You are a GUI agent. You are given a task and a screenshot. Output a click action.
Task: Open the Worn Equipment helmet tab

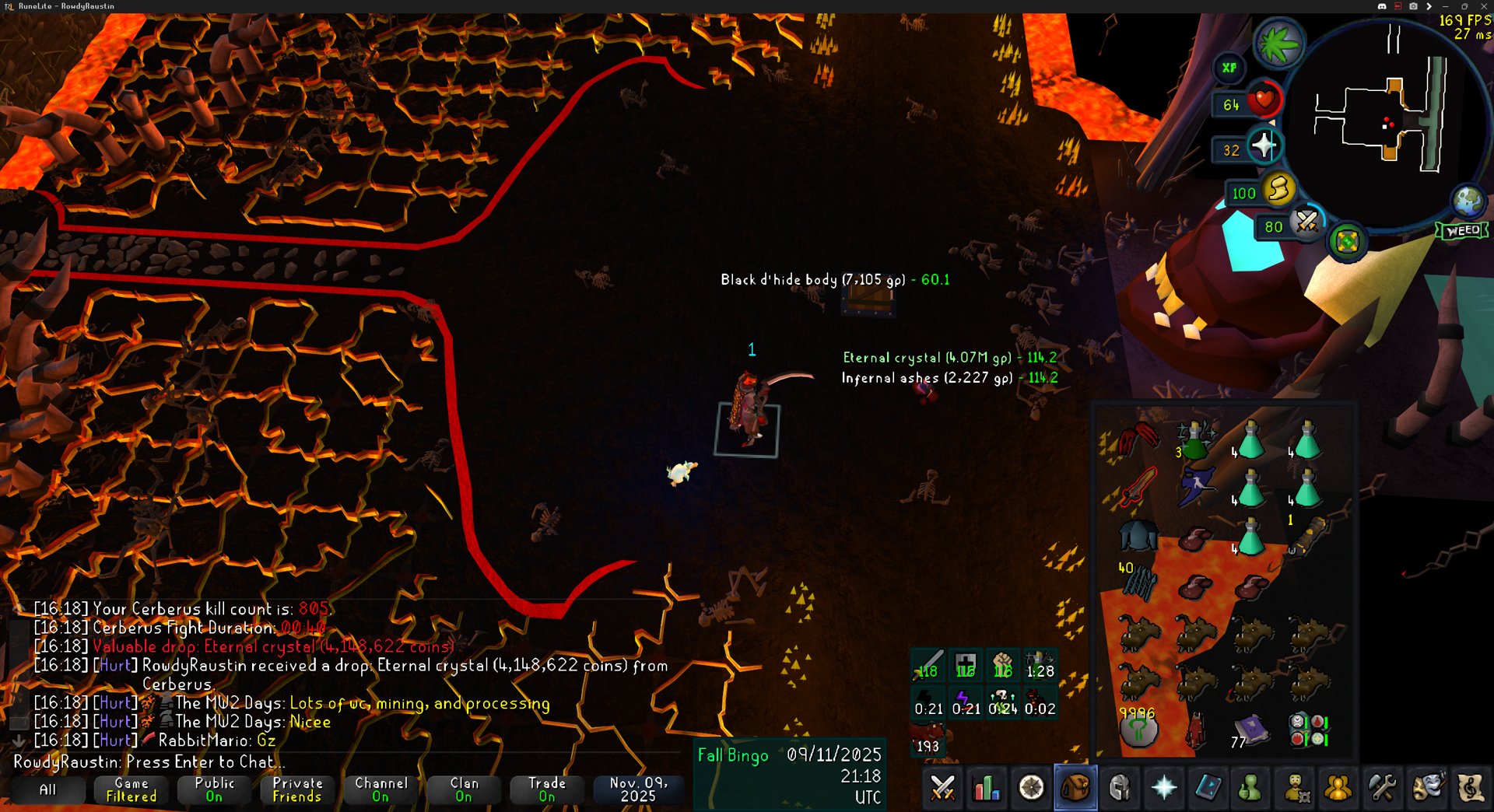coord(1120,788)
